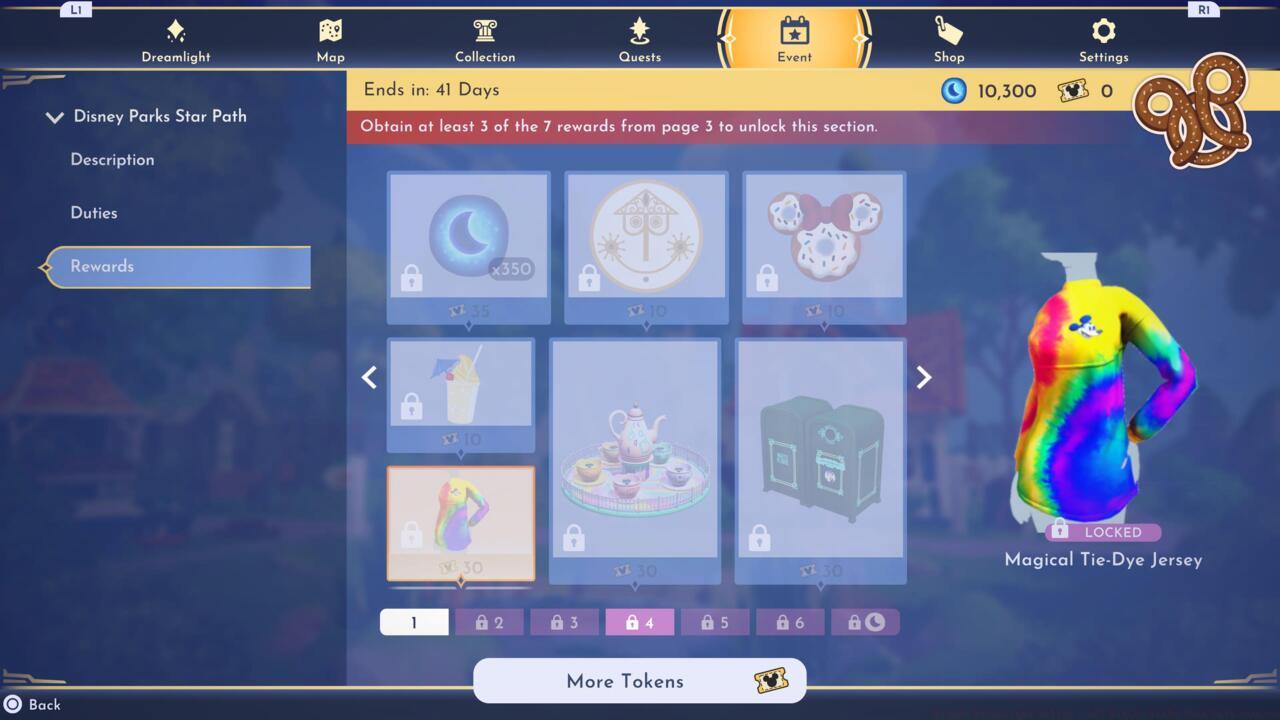The width and height of the screenshot is (1280, 720).
Task: Open the Map screen
Action: [330, 40]
